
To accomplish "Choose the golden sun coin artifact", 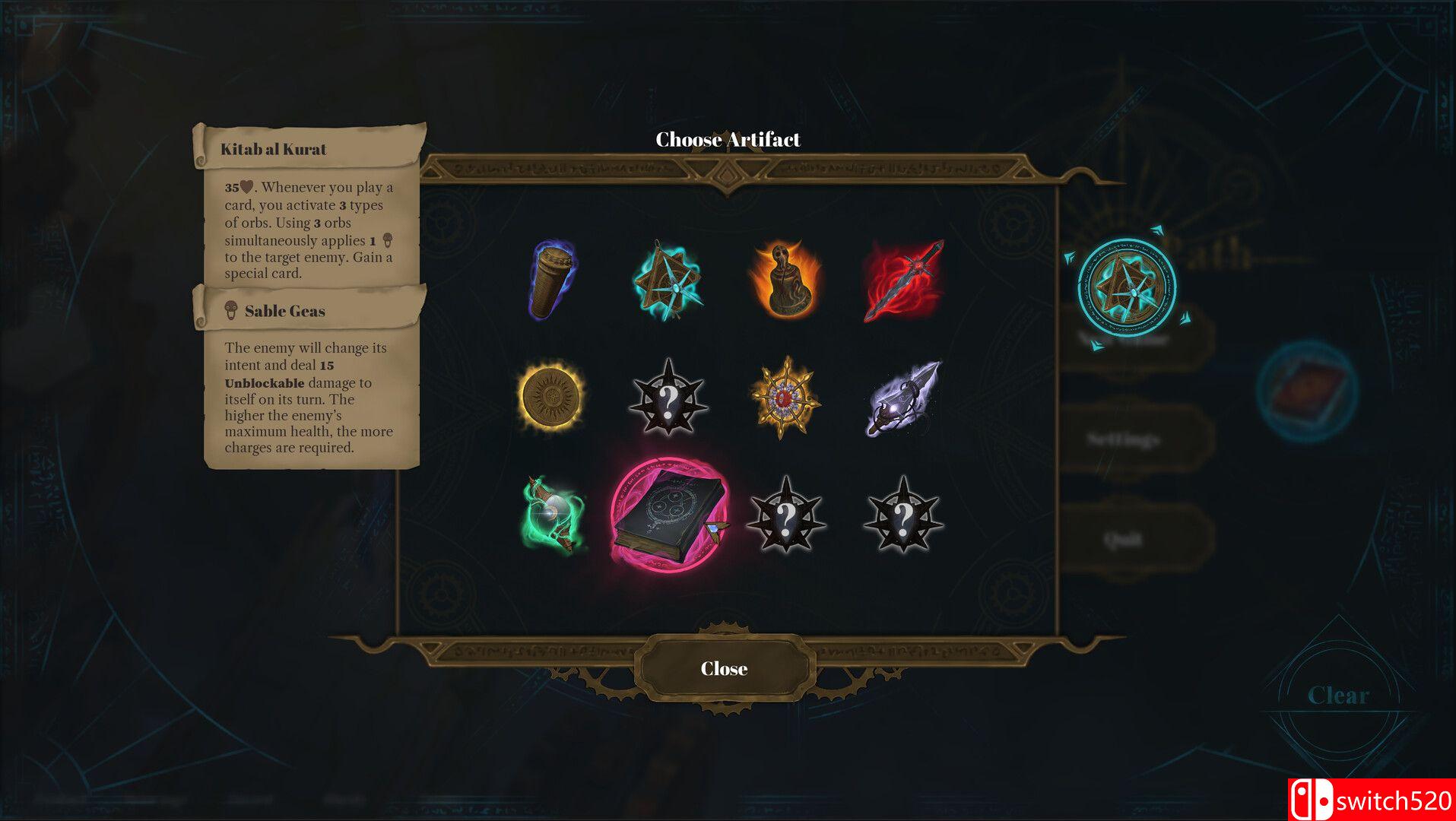I will [551, 397].
